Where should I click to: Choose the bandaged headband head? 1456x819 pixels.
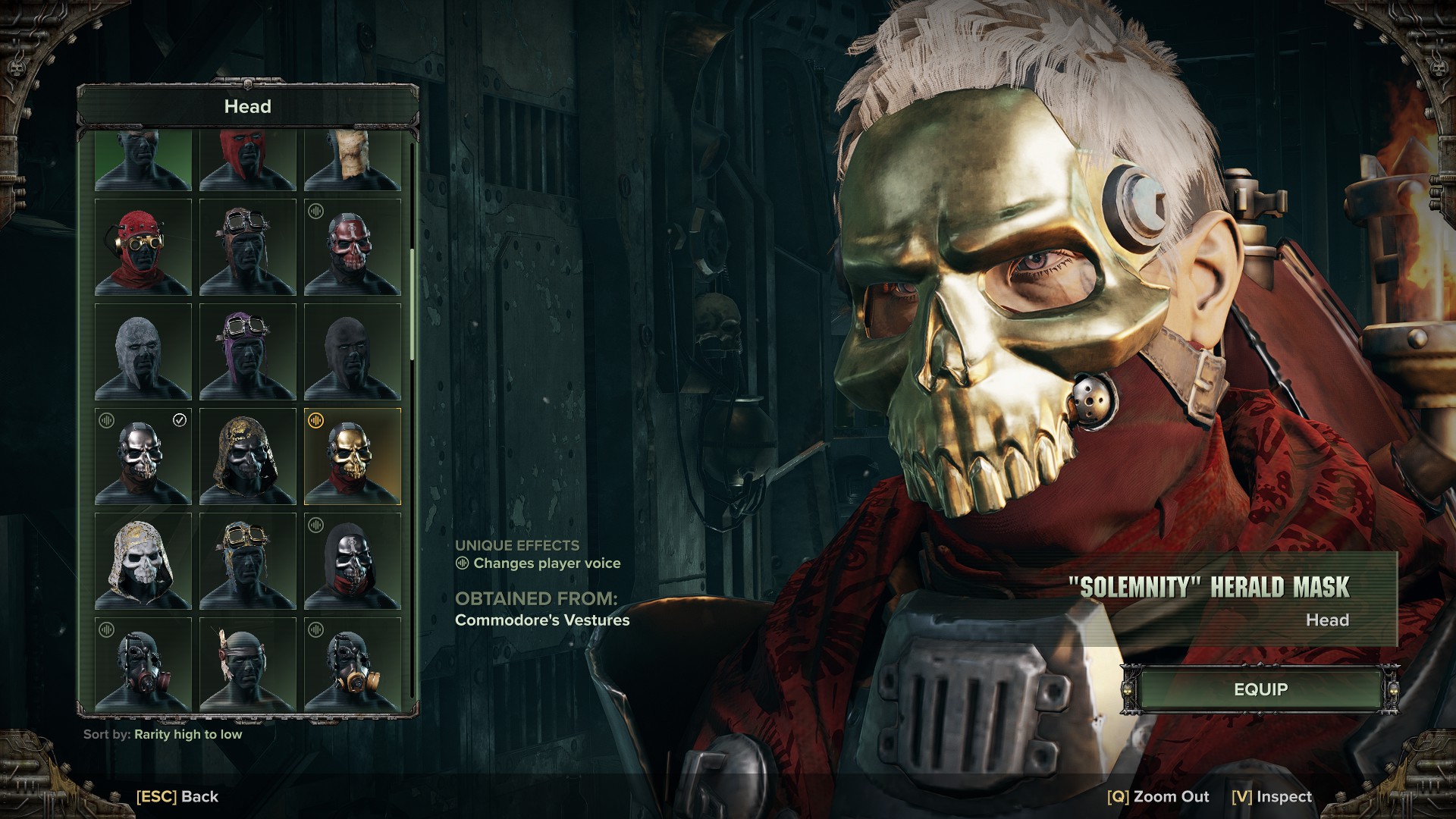[x=248, y=664]
